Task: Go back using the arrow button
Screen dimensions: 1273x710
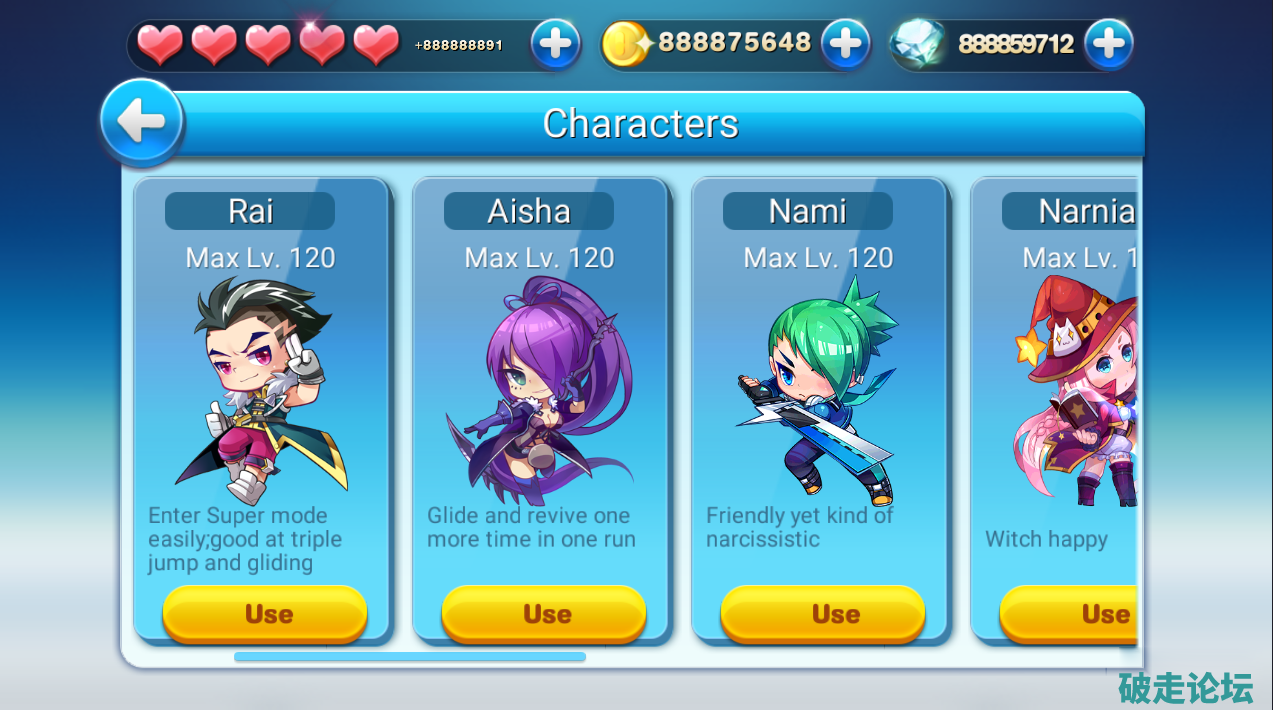Action: (x=142, y=122)
